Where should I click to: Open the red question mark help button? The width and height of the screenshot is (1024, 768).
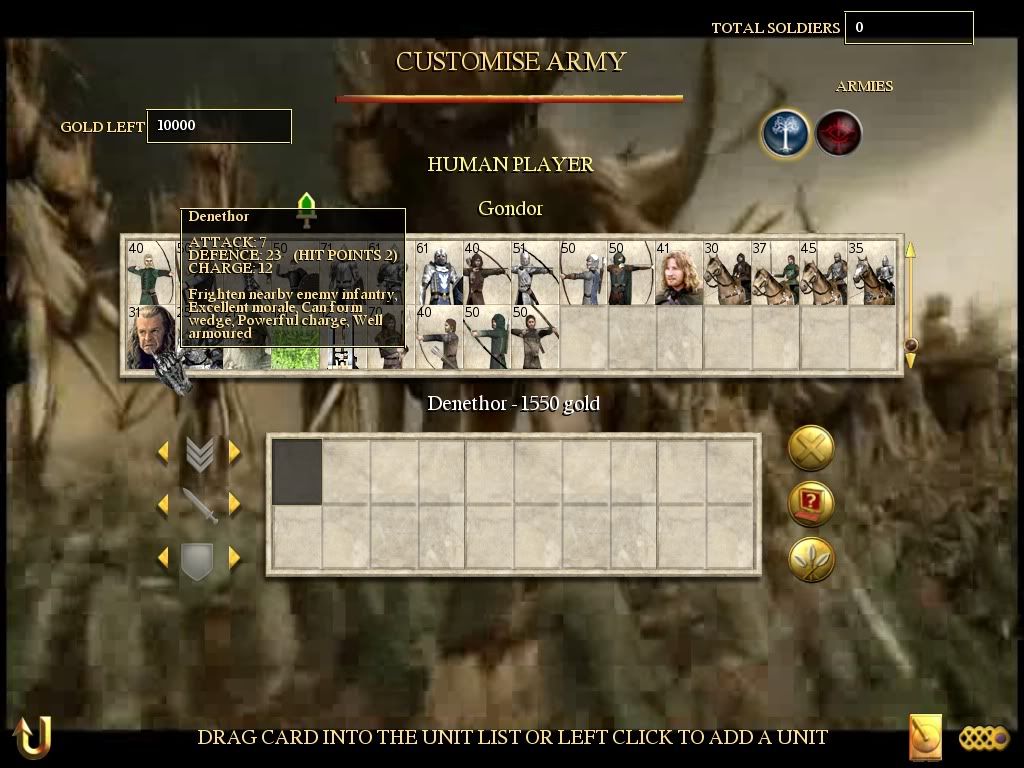click(811, 503)
